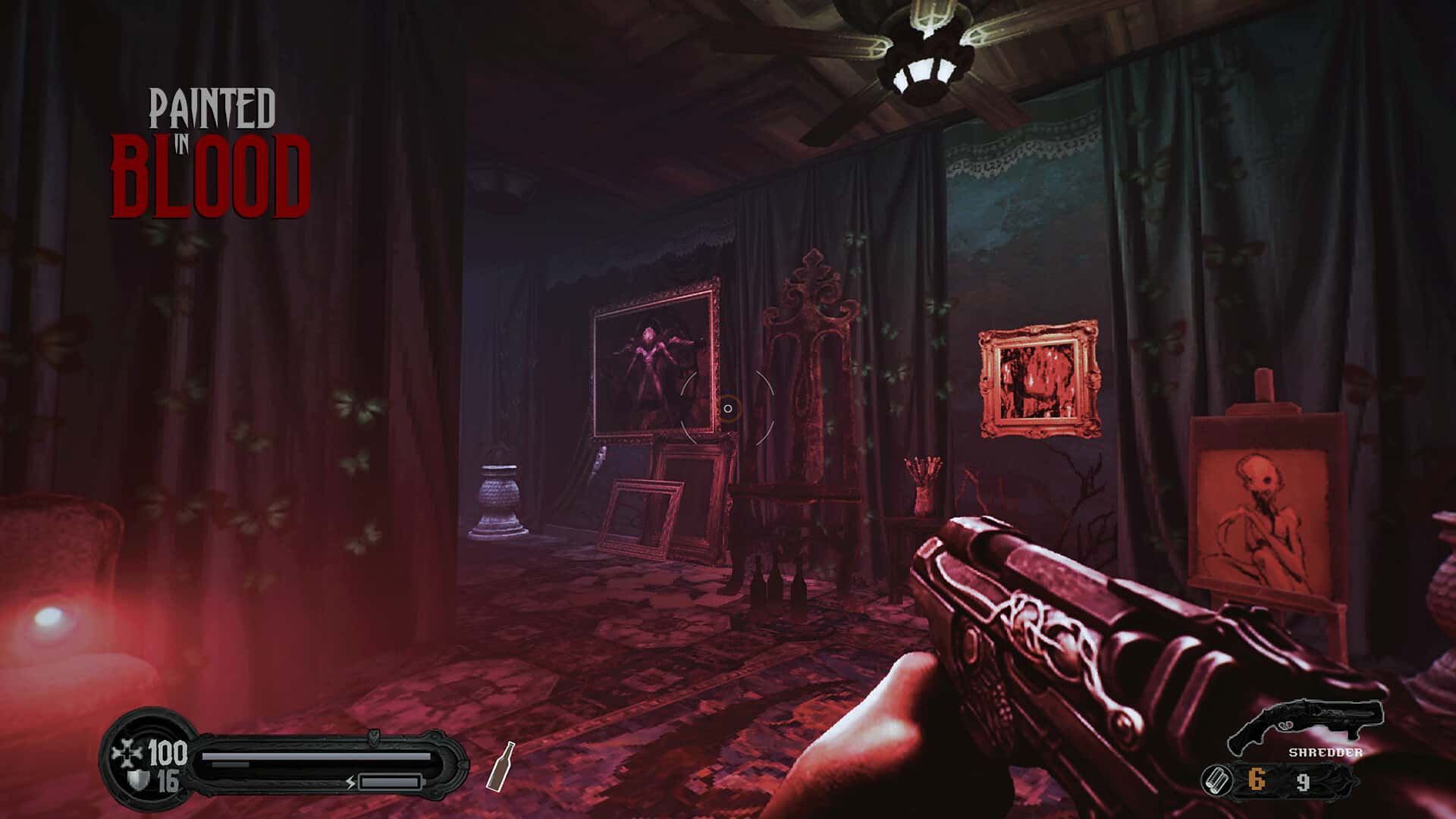
Task: Click the crosshair at screen center
Action: tap(728, 409)
